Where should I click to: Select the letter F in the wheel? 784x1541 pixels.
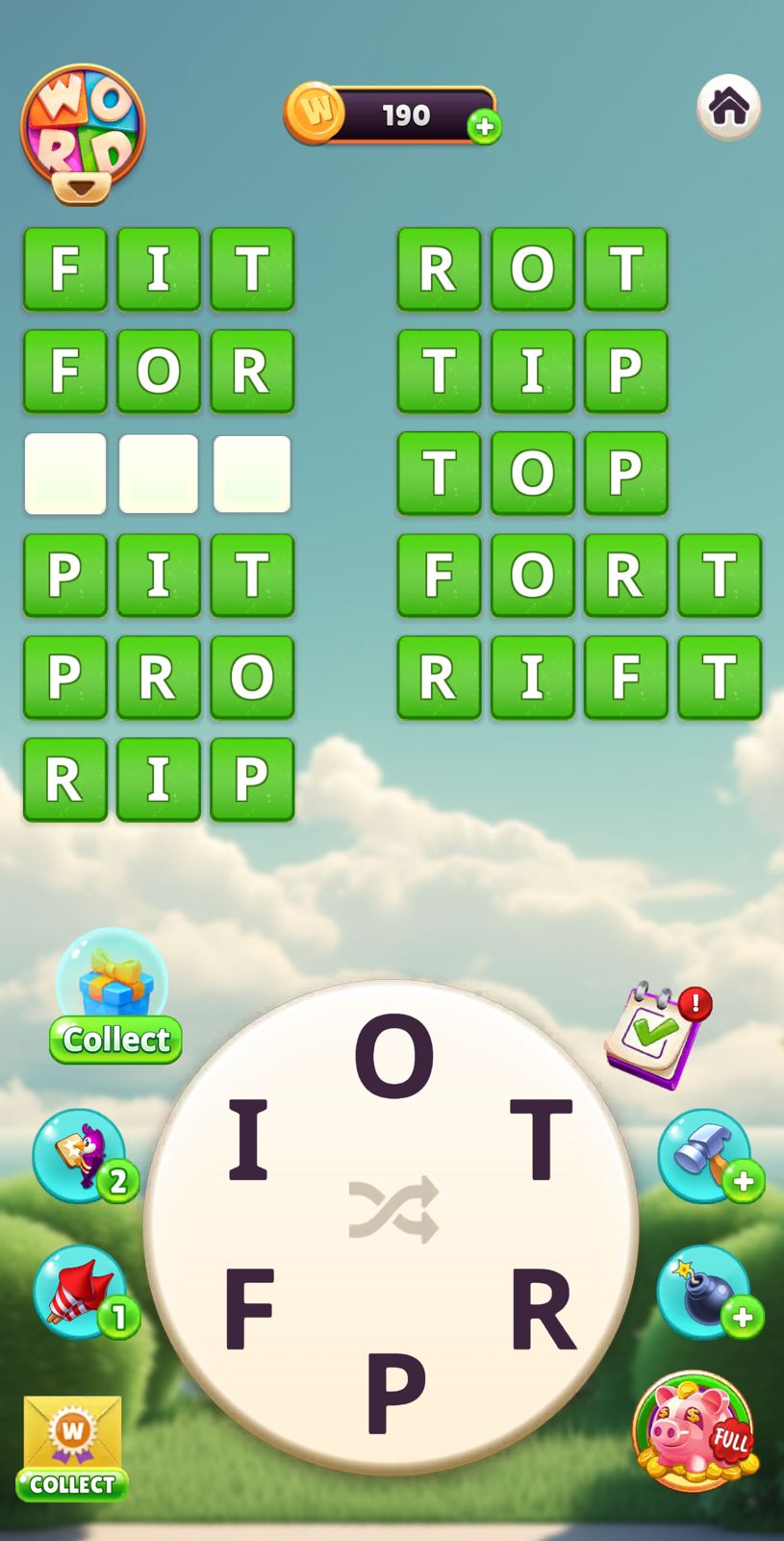[248, 1308]
